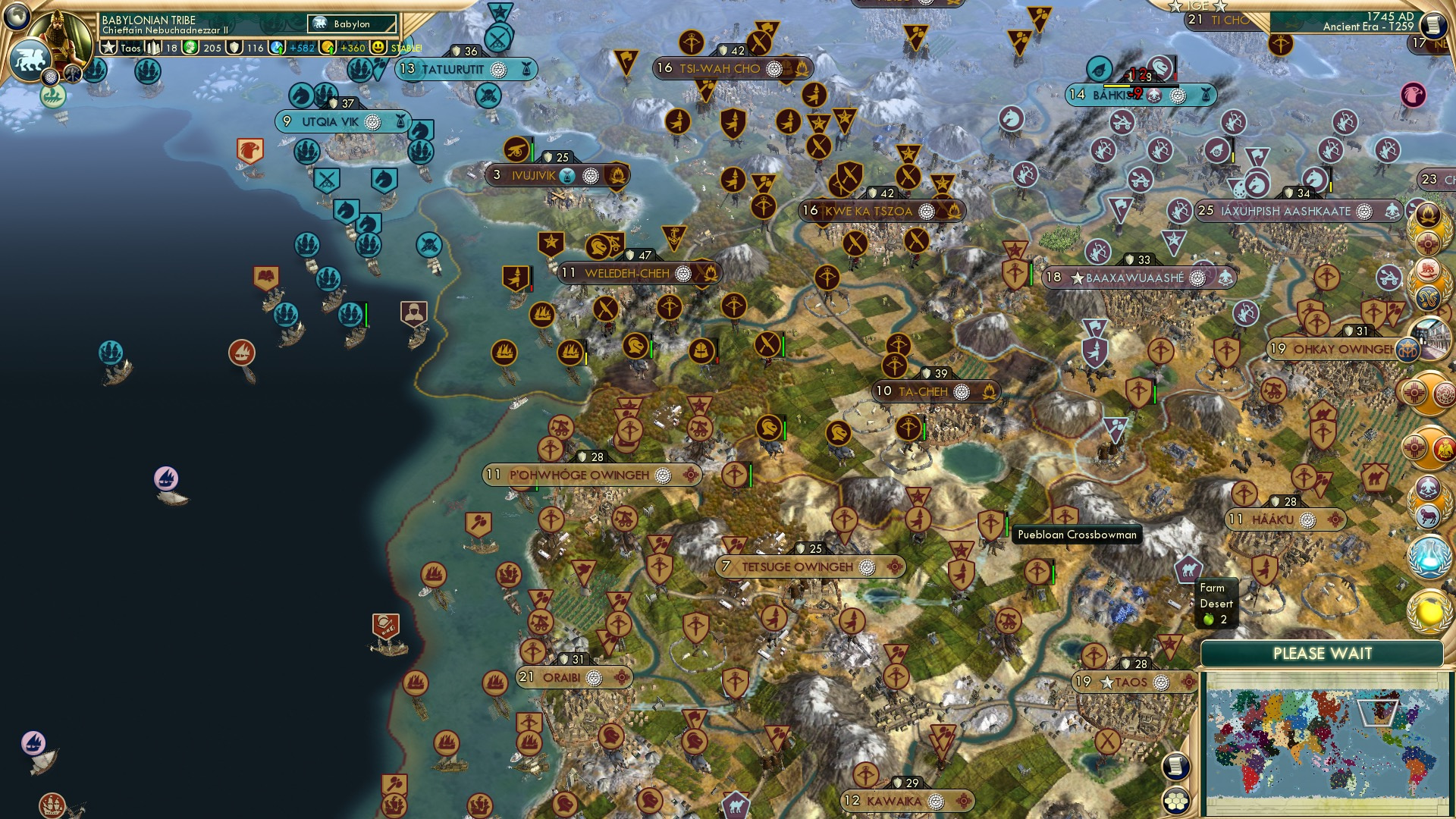The image size is (1456, 819).
Task: Open the Weledeh-Cheh city banner
Action: click(x=627, y=273)
